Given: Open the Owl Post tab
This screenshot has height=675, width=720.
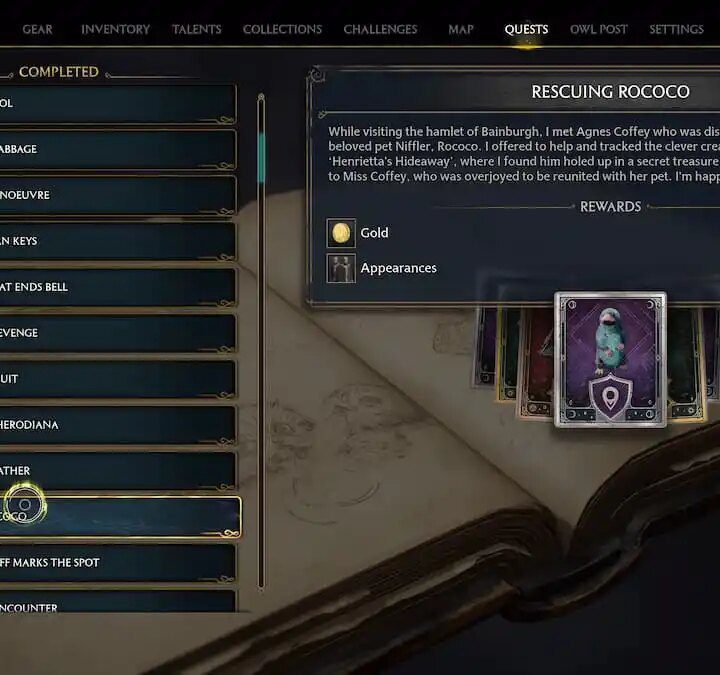Looking at the screenshot, I should point(599,29).
